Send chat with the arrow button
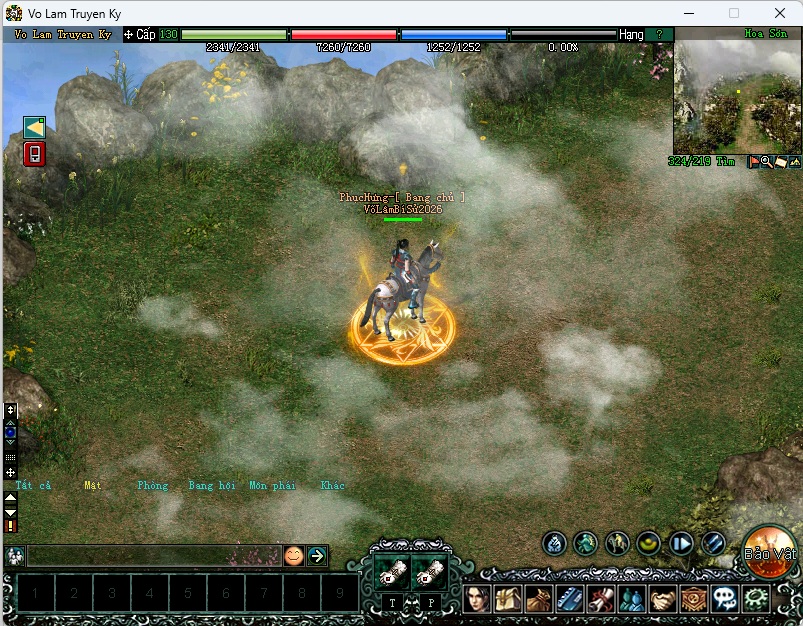This screenshot has height=626, width=803. coord(317,556)
